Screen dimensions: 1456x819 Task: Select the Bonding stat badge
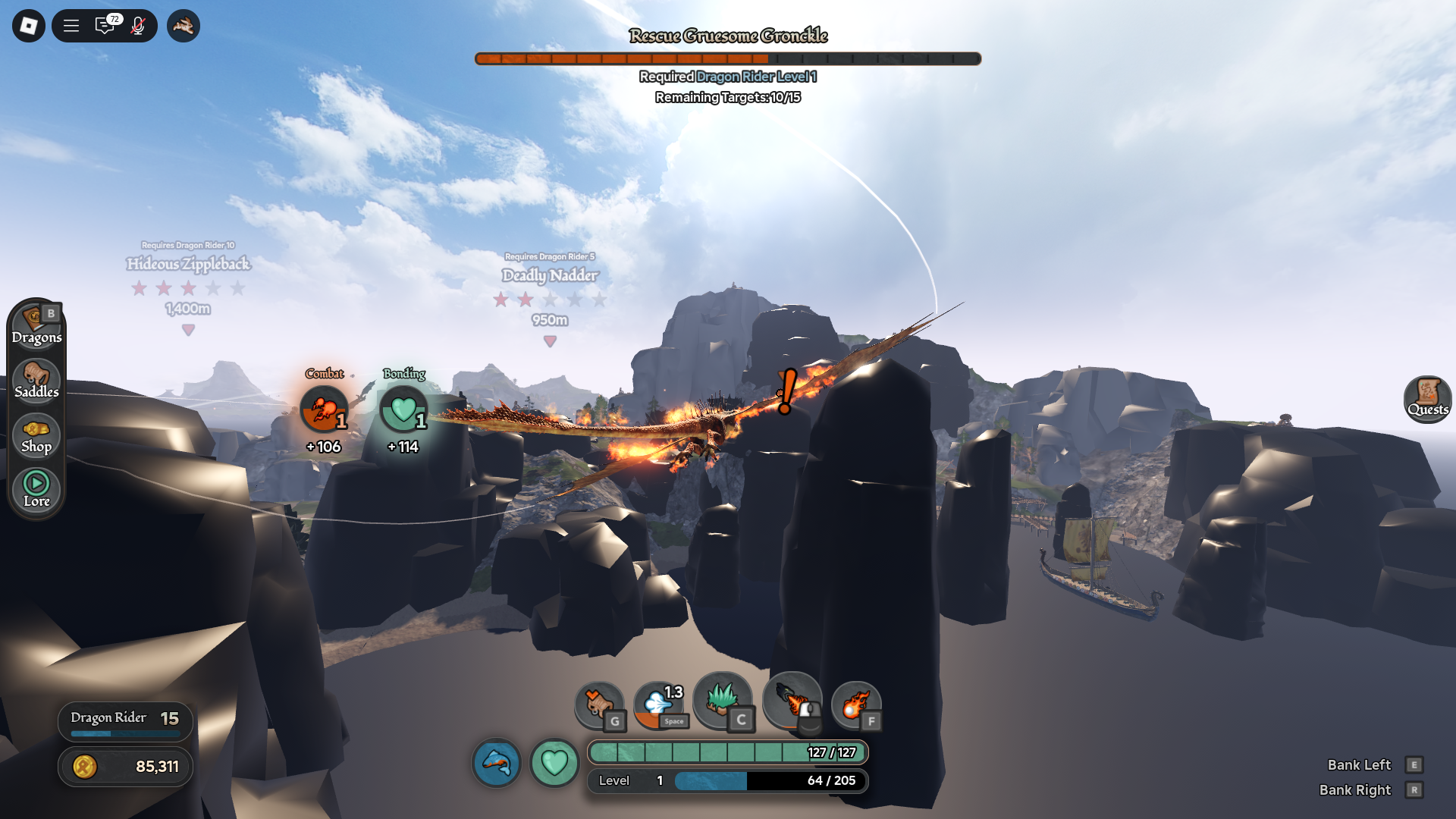[403, 409]
